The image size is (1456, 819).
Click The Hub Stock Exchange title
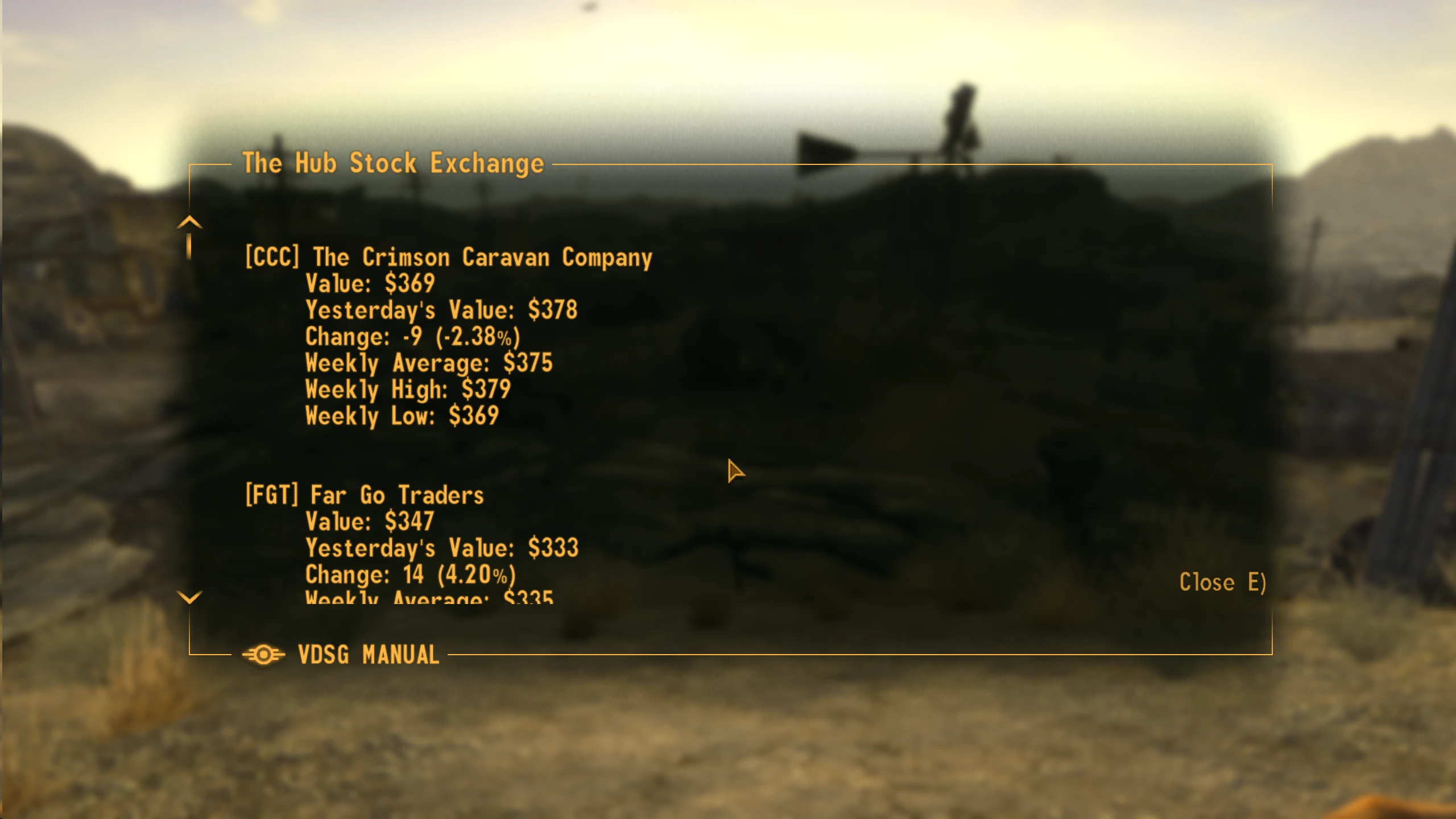394,164
